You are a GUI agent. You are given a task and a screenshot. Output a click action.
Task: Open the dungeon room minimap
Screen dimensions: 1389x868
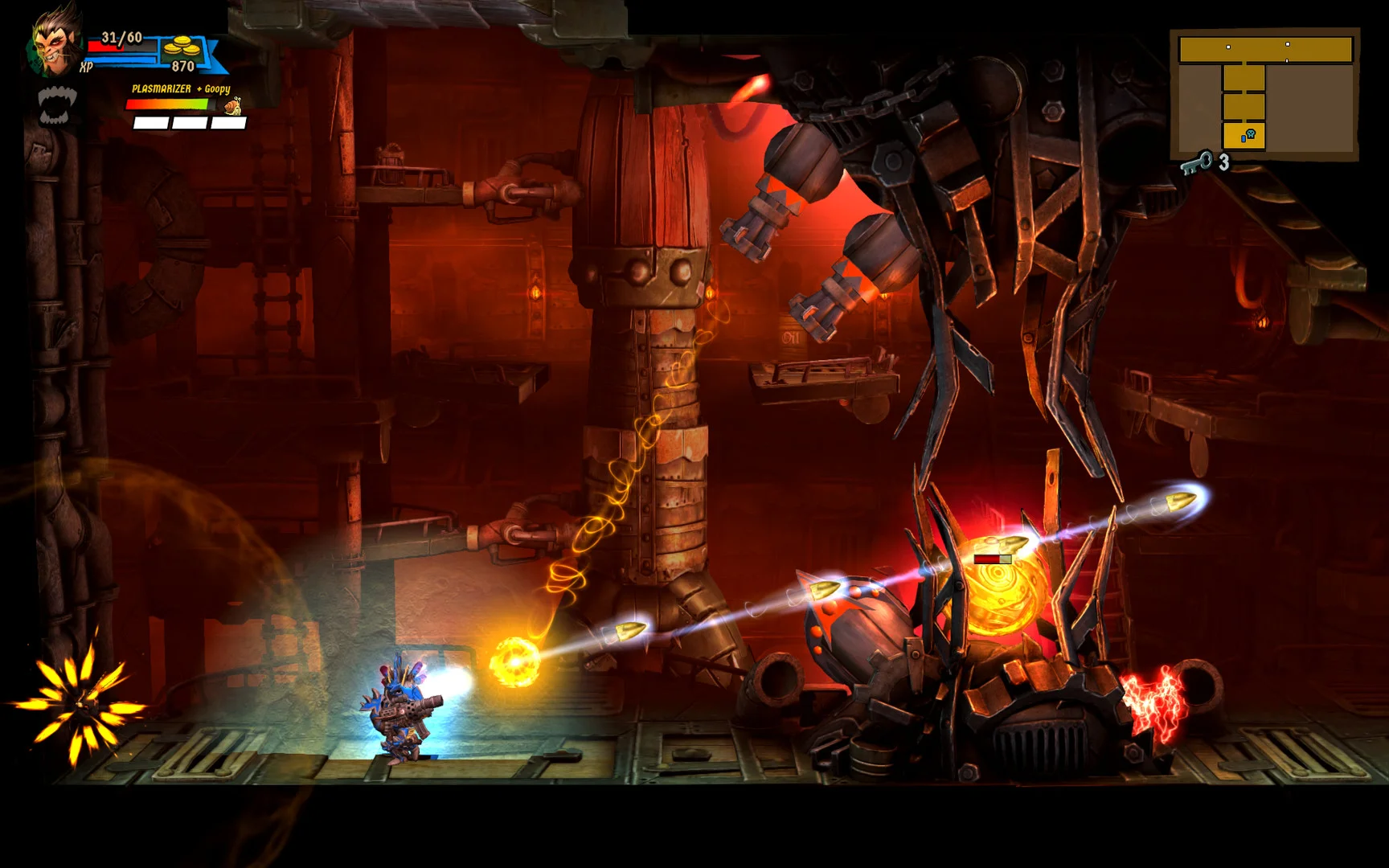[x=1265, y=94]
